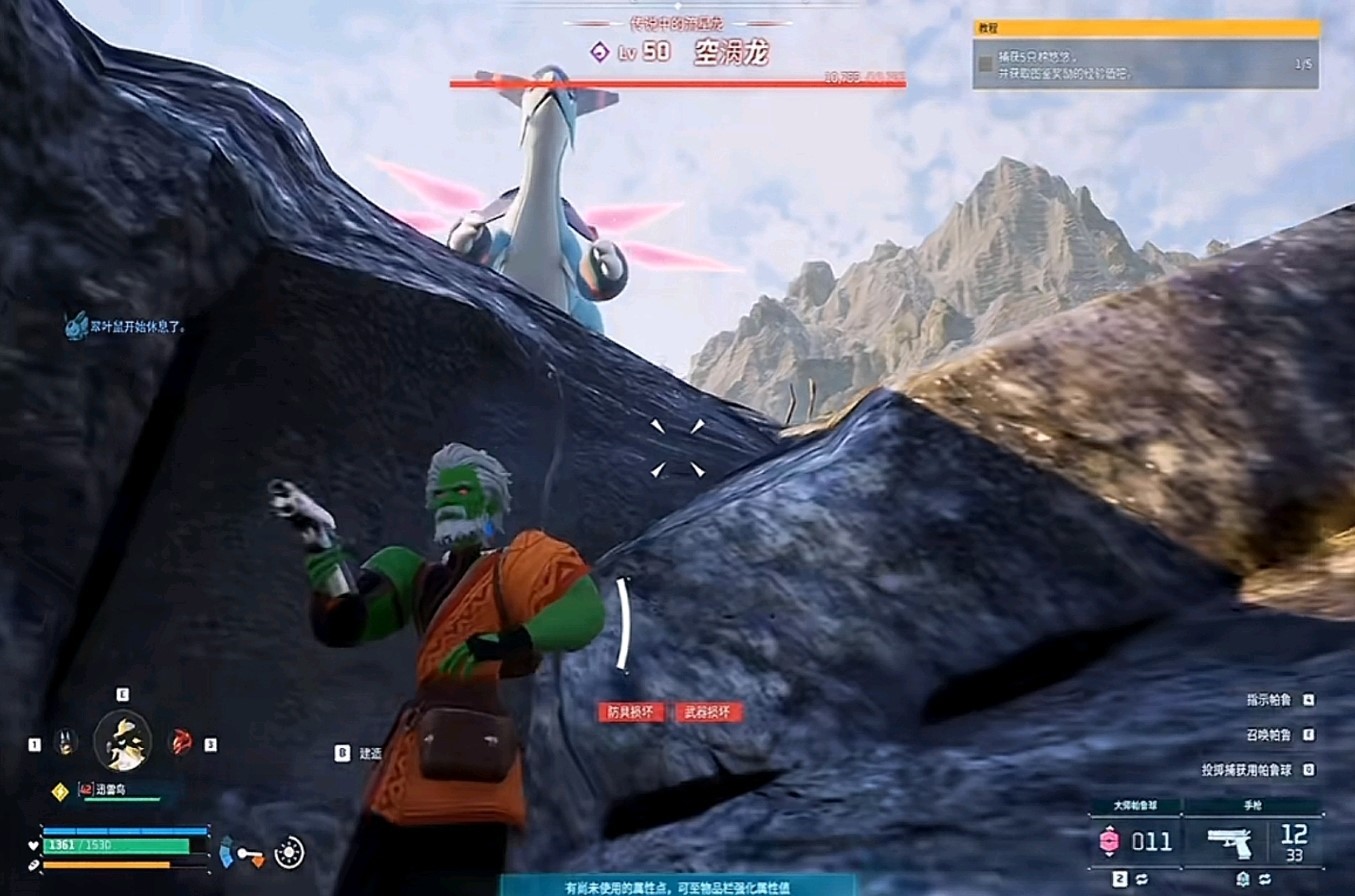Click the unused attribute points notification banner

click(678, 886)
